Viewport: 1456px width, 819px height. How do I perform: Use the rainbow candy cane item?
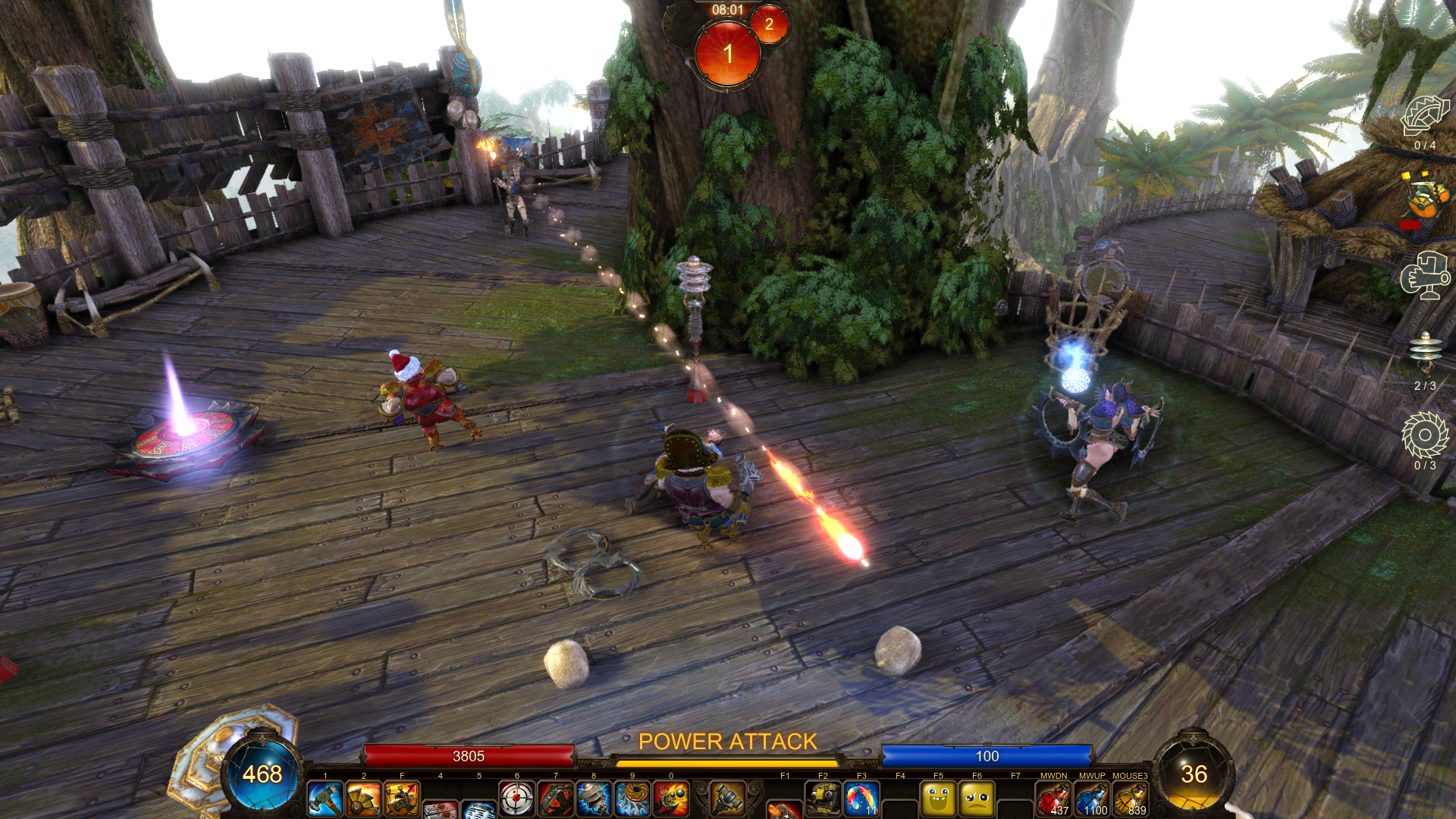pos(861,799)
